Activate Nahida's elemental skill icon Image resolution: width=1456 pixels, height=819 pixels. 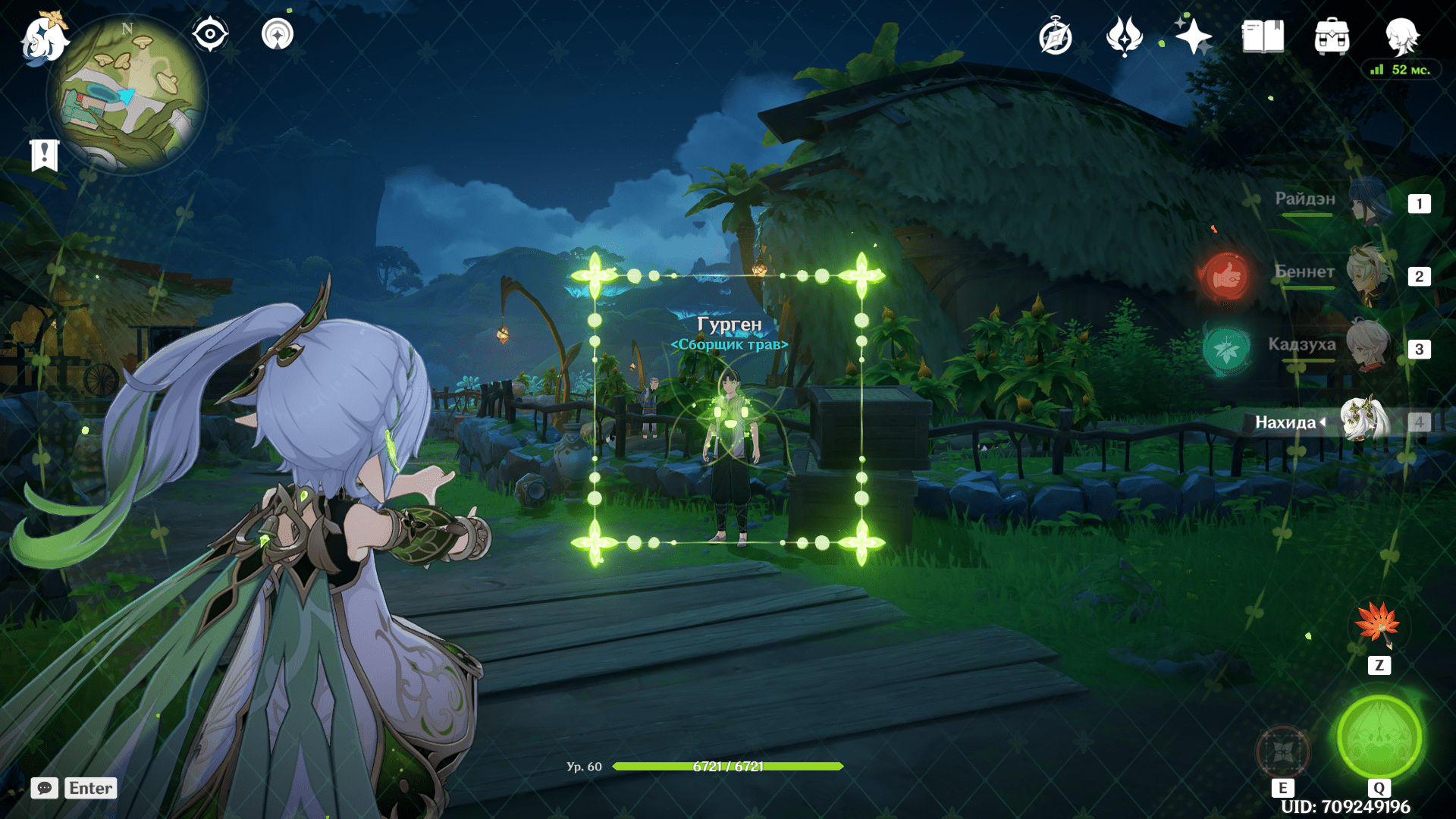(1282, 752)
